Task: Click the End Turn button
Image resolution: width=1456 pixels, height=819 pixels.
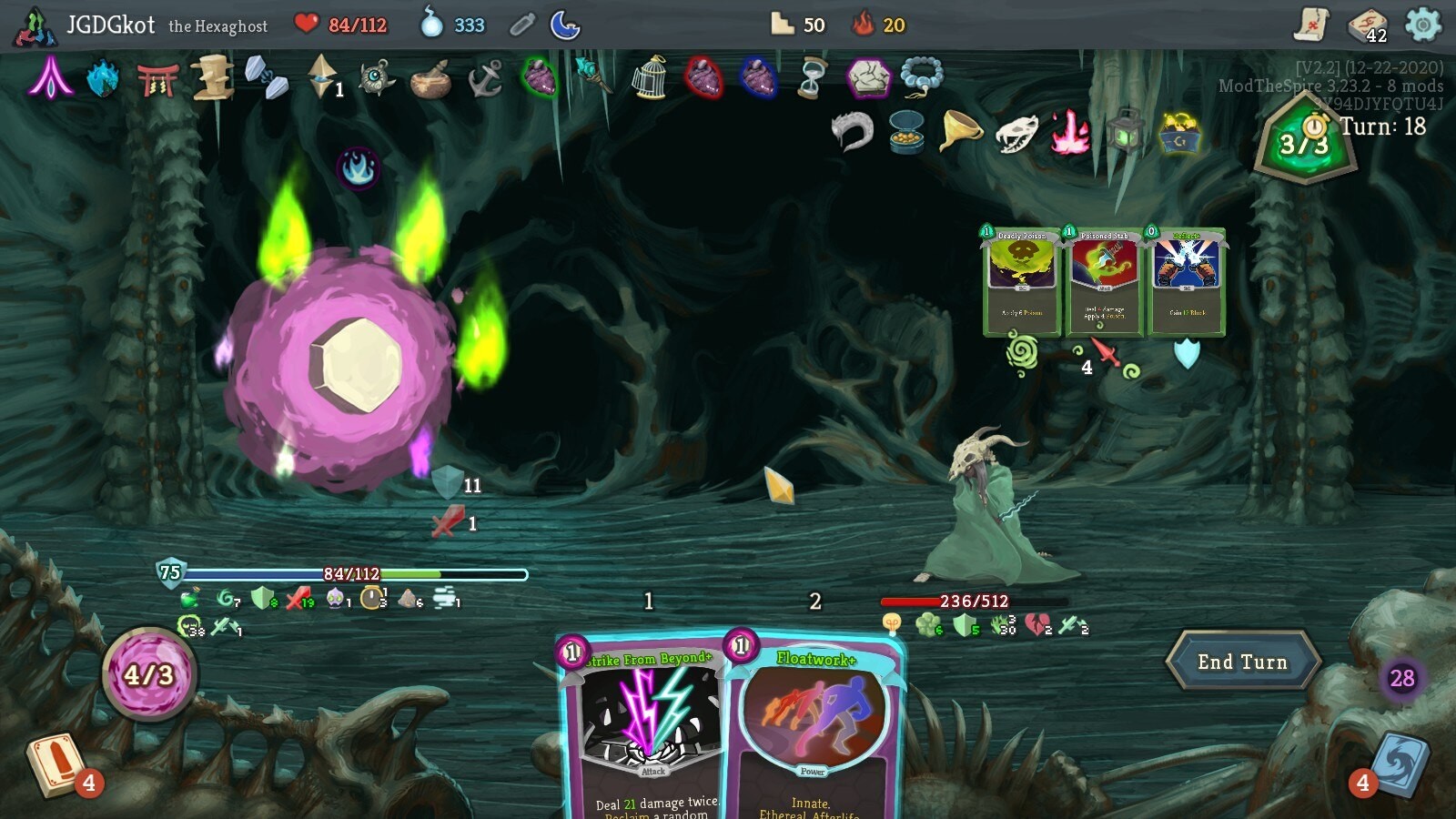Action: [1242, 662]
